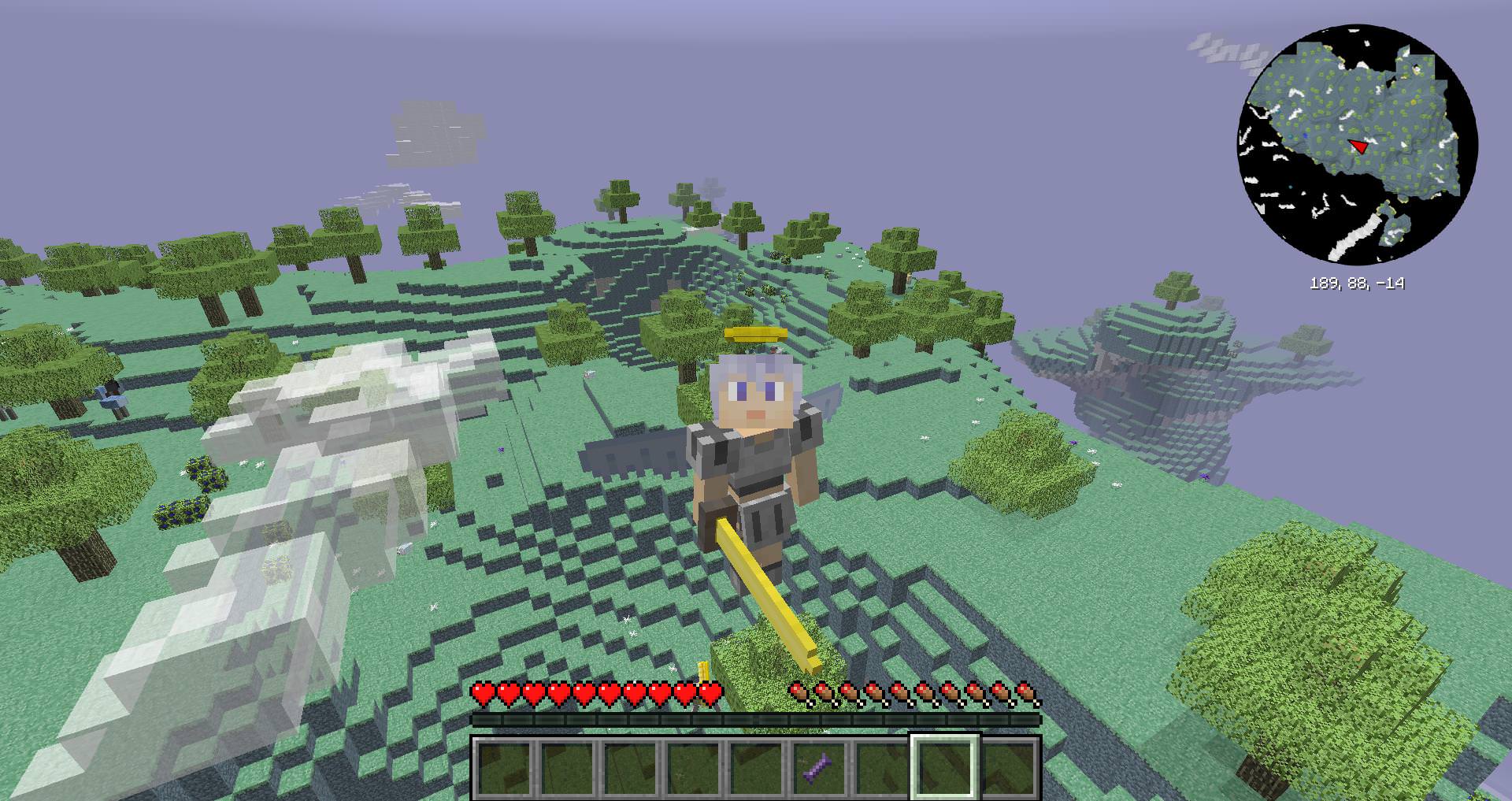Image resolution: width=1512 pixels, height=801 pixels.
Task: Click the last drumstick in the hunger bar
Action: coord(1025,692)
